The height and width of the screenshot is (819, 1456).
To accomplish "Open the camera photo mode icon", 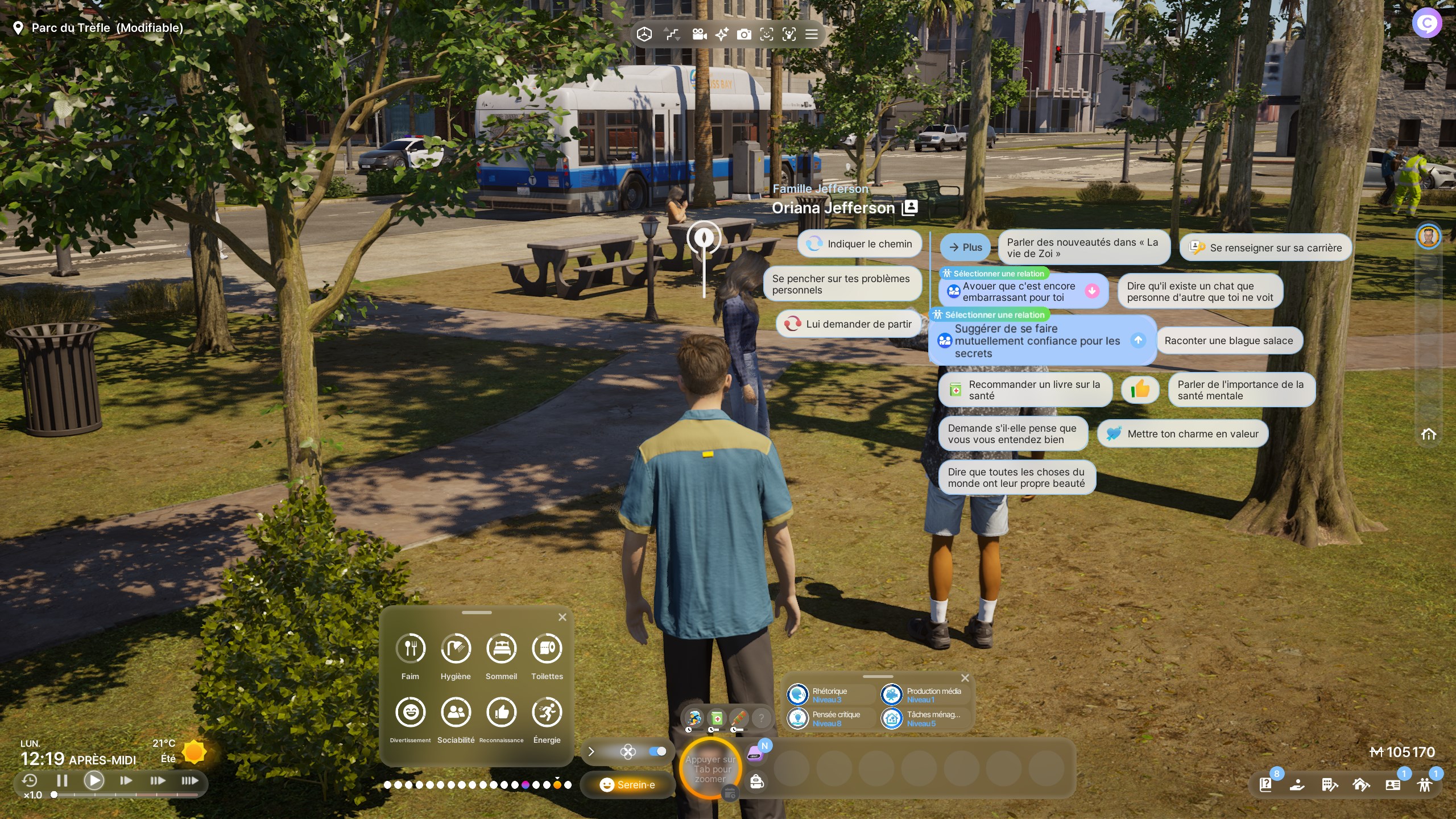I will 744,35.
